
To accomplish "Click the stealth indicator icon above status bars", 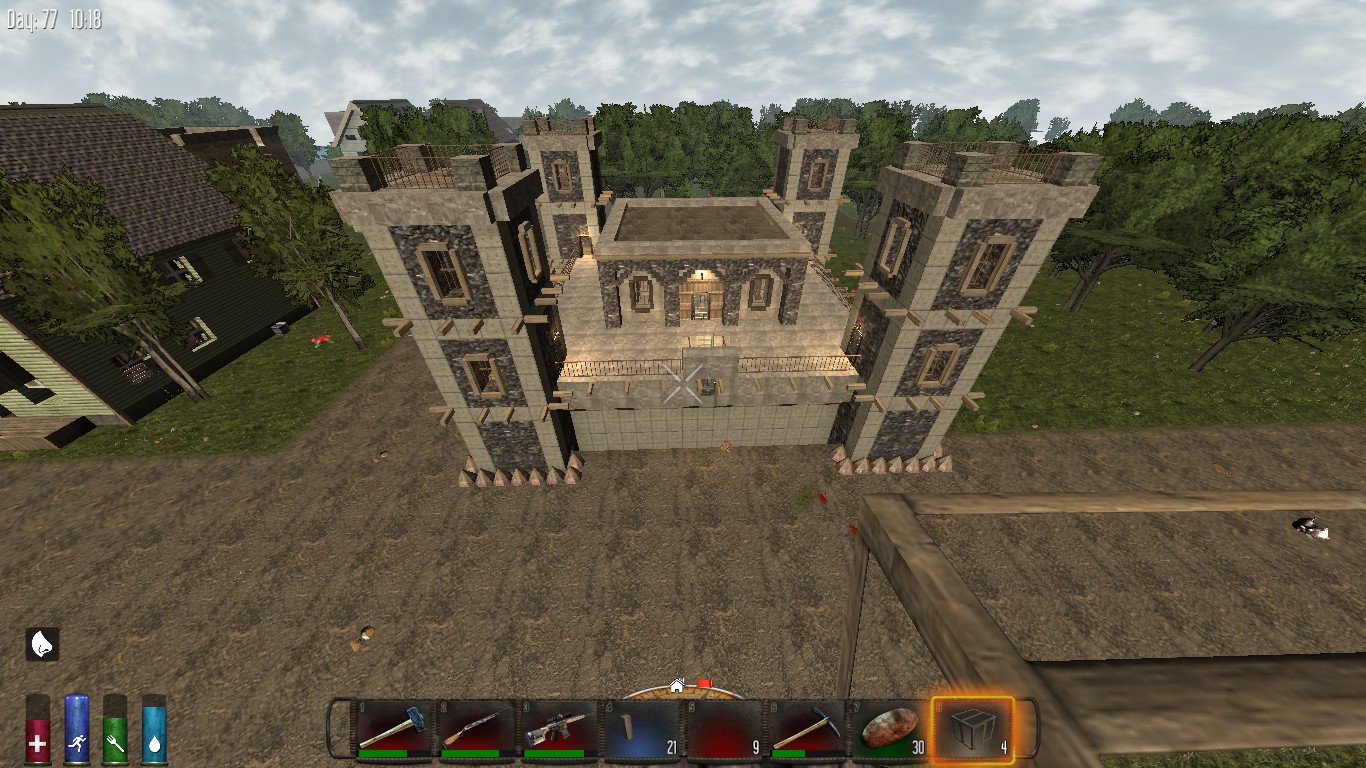I will (x=40, y=643).
